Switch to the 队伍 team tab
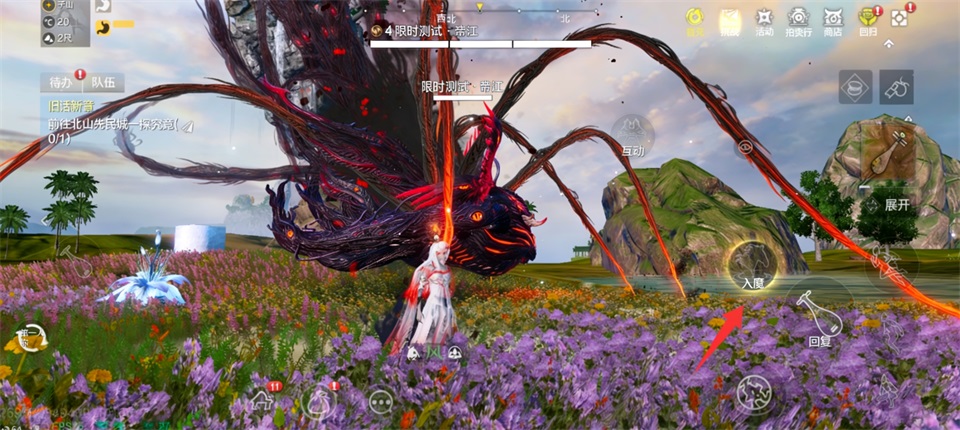Viewport: 960px width, 430px height. pyautogui.click(x=104, y=83)
